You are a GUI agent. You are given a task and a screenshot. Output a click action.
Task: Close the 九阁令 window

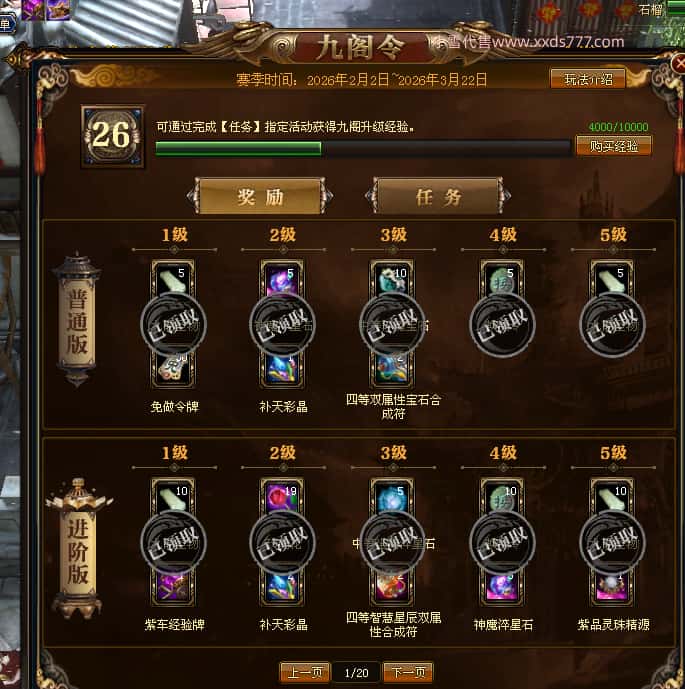click(x=678, y=64)
